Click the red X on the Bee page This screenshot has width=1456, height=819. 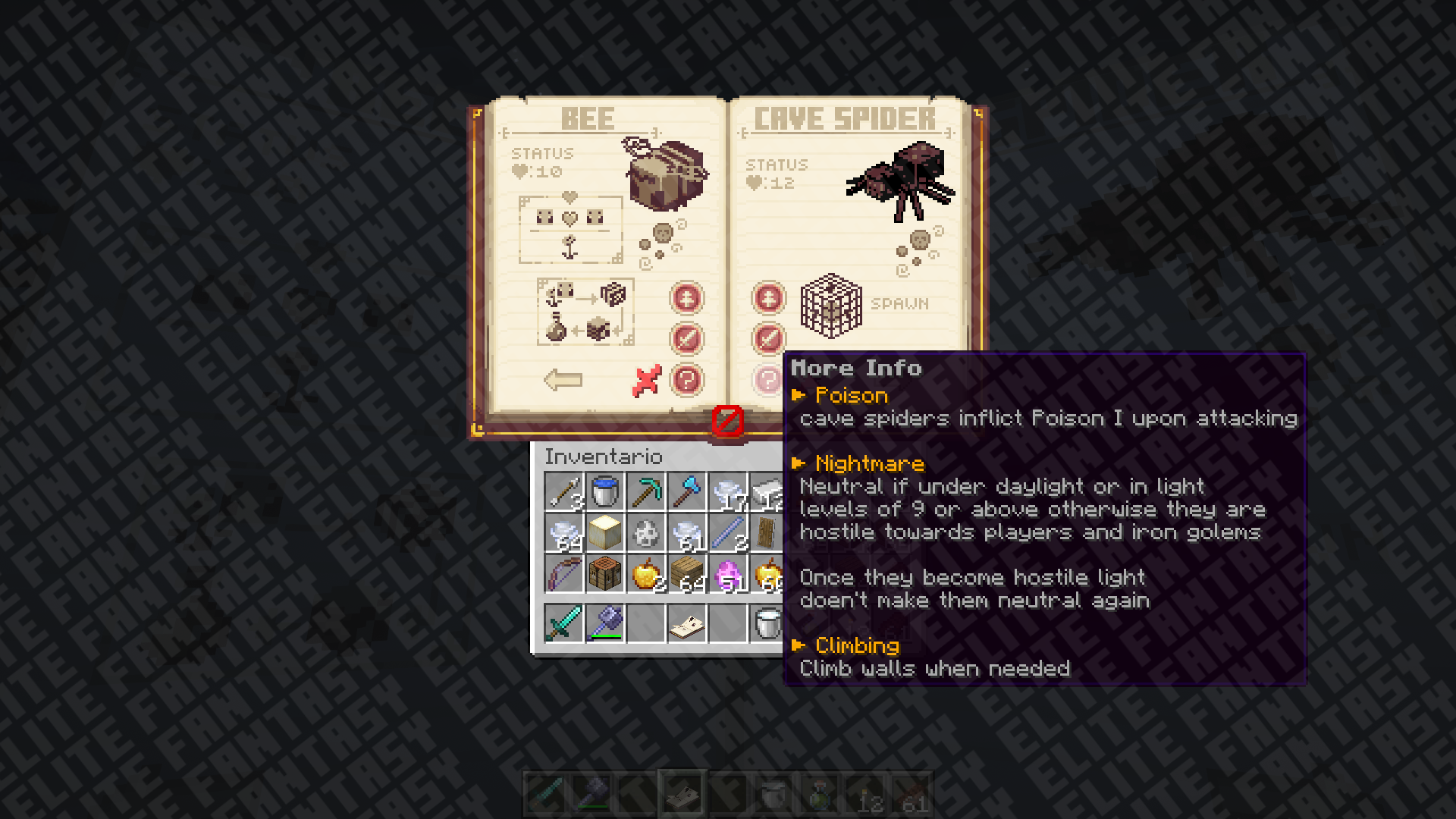646,381
